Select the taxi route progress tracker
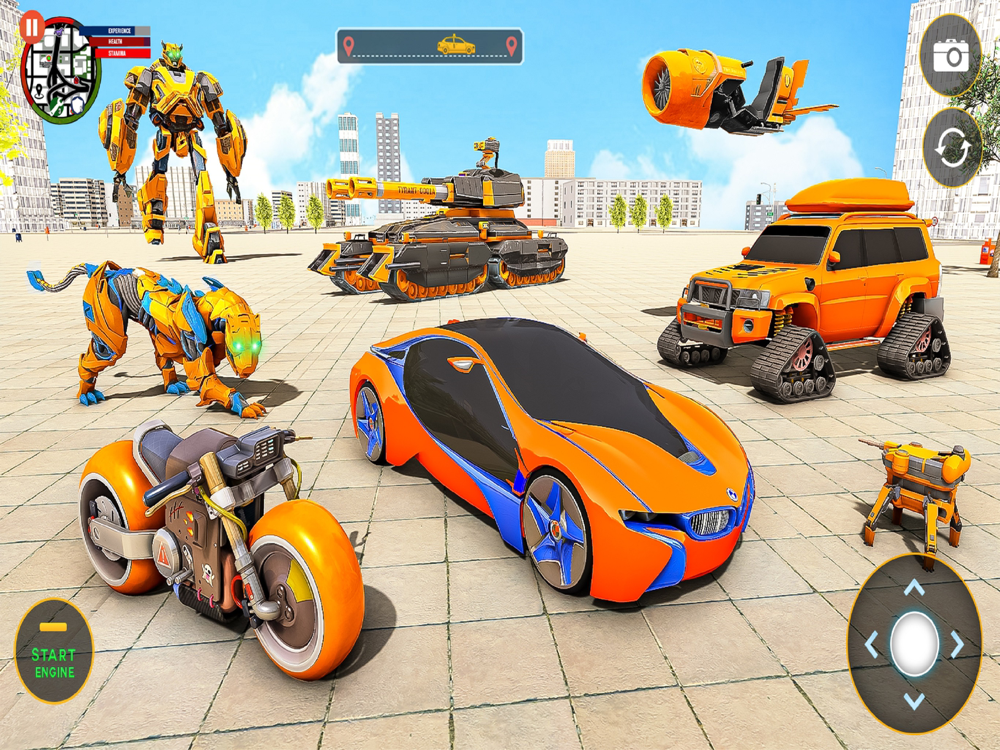 [x=429, y=46]
